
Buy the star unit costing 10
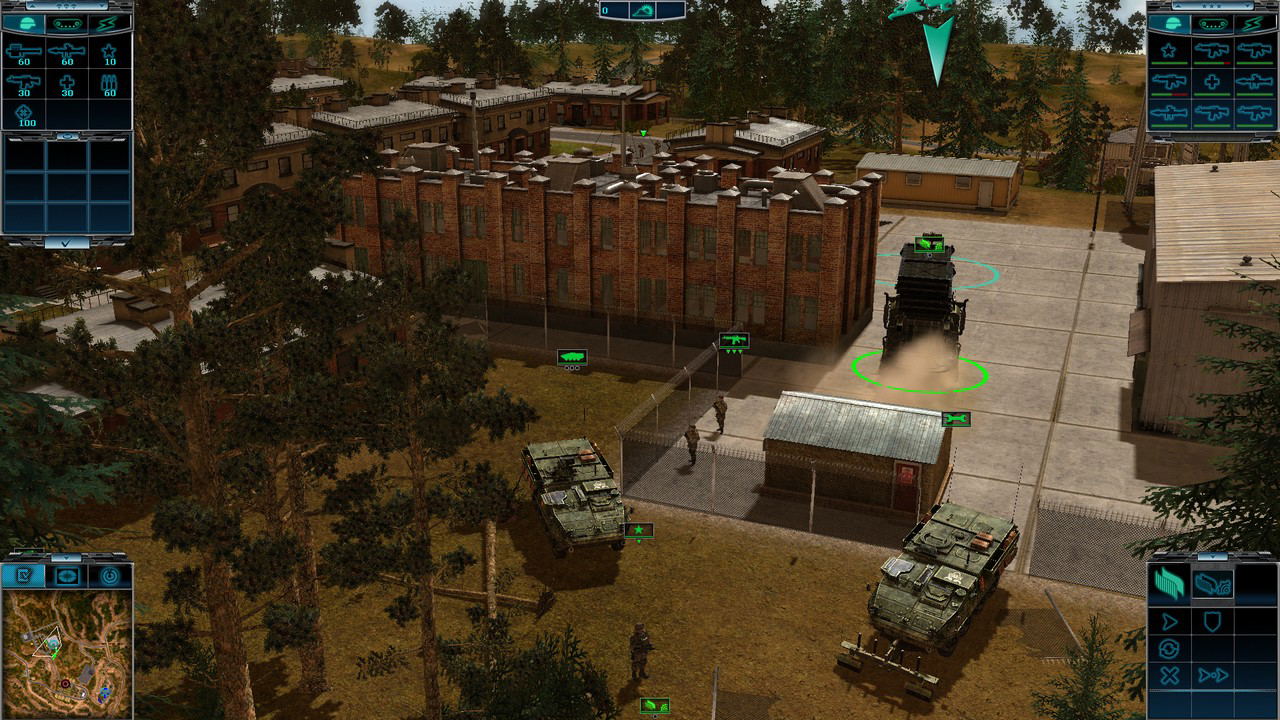coord(109,52)
